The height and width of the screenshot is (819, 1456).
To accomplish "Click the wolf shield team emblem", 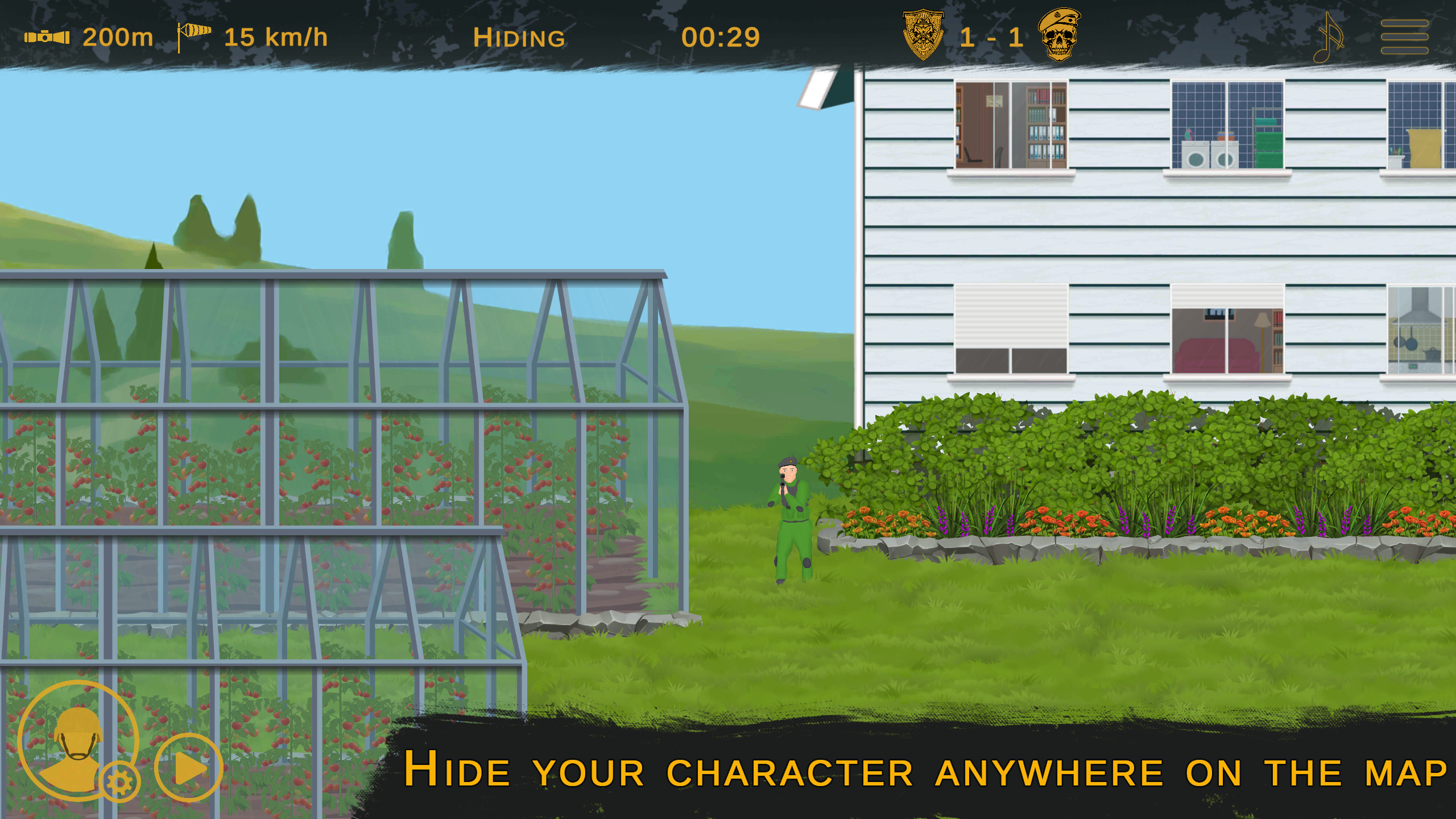I will pyautogui.click(x=923, y=35).
